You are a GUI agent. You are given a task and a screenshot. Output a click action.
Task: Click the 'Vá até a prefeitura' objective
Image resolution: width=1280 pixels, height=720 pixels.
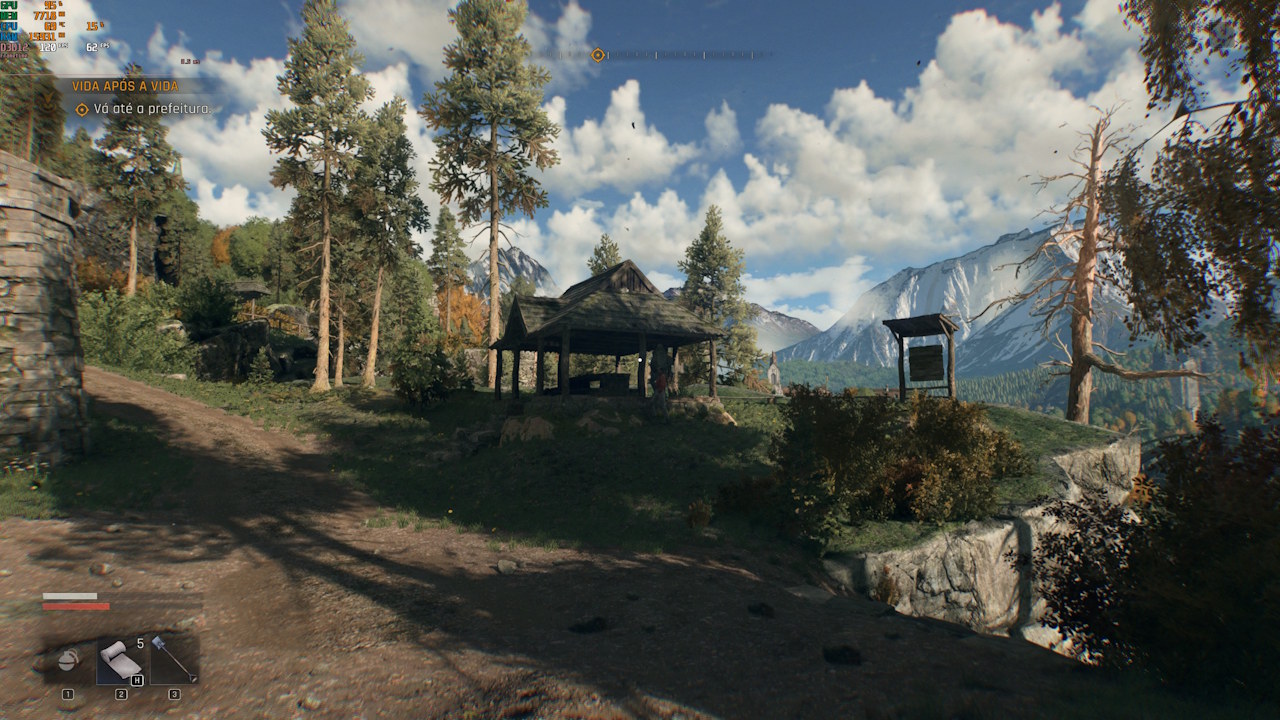150,108
